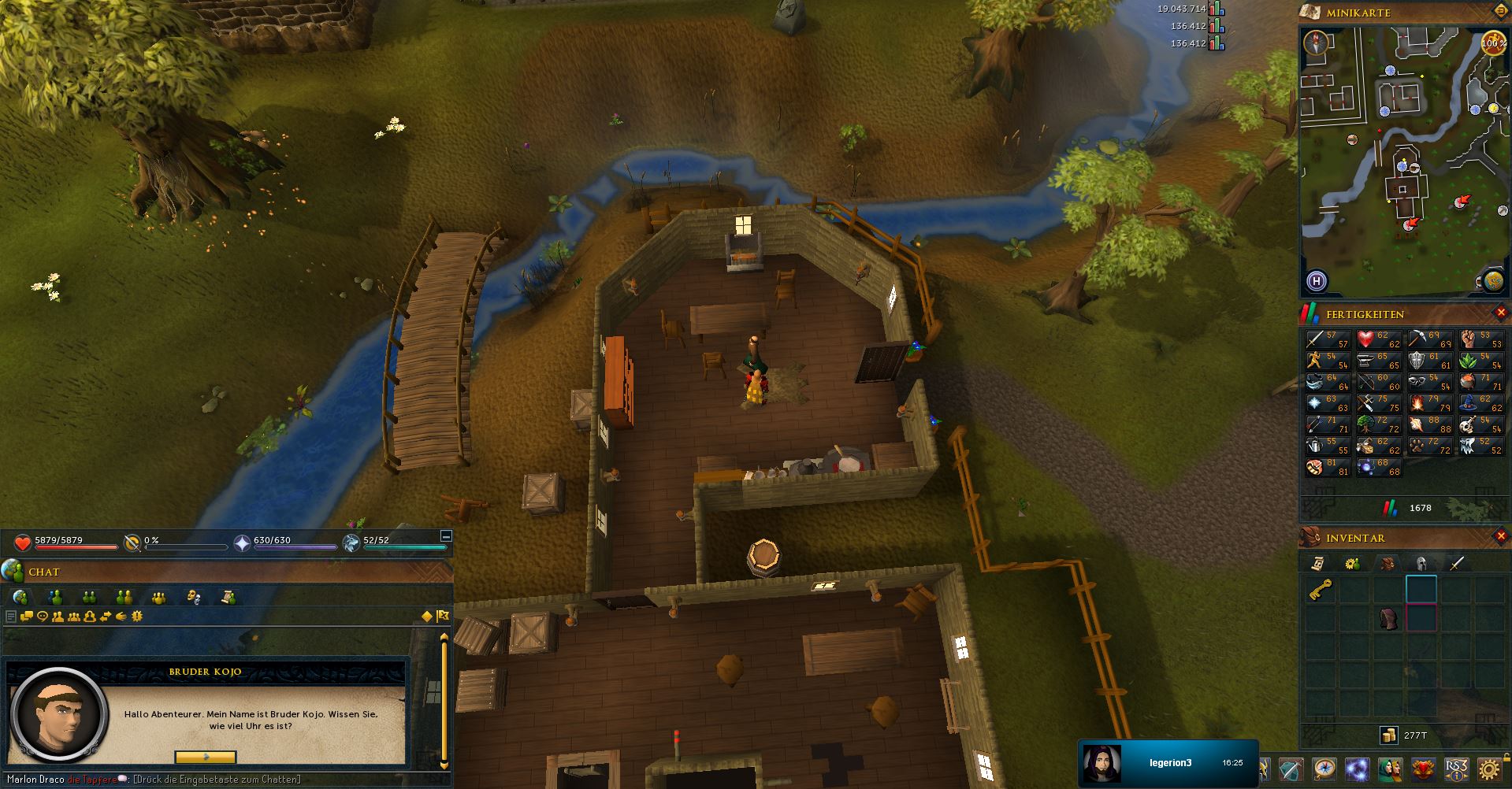Open the compass adventures icon in the bottom bar
This screenshot has height=789, width=1512.
[1325, 769]
